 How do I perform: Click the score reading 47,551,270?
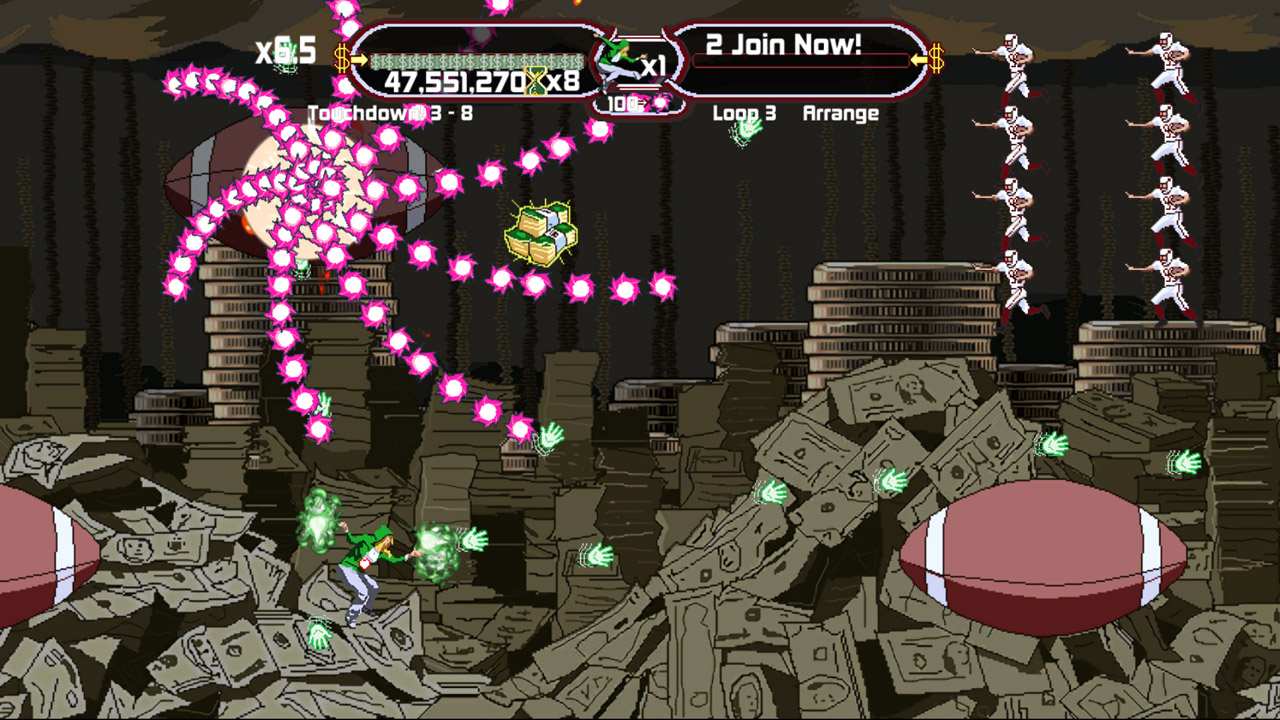pyautogui.click(x=453, y=82)
